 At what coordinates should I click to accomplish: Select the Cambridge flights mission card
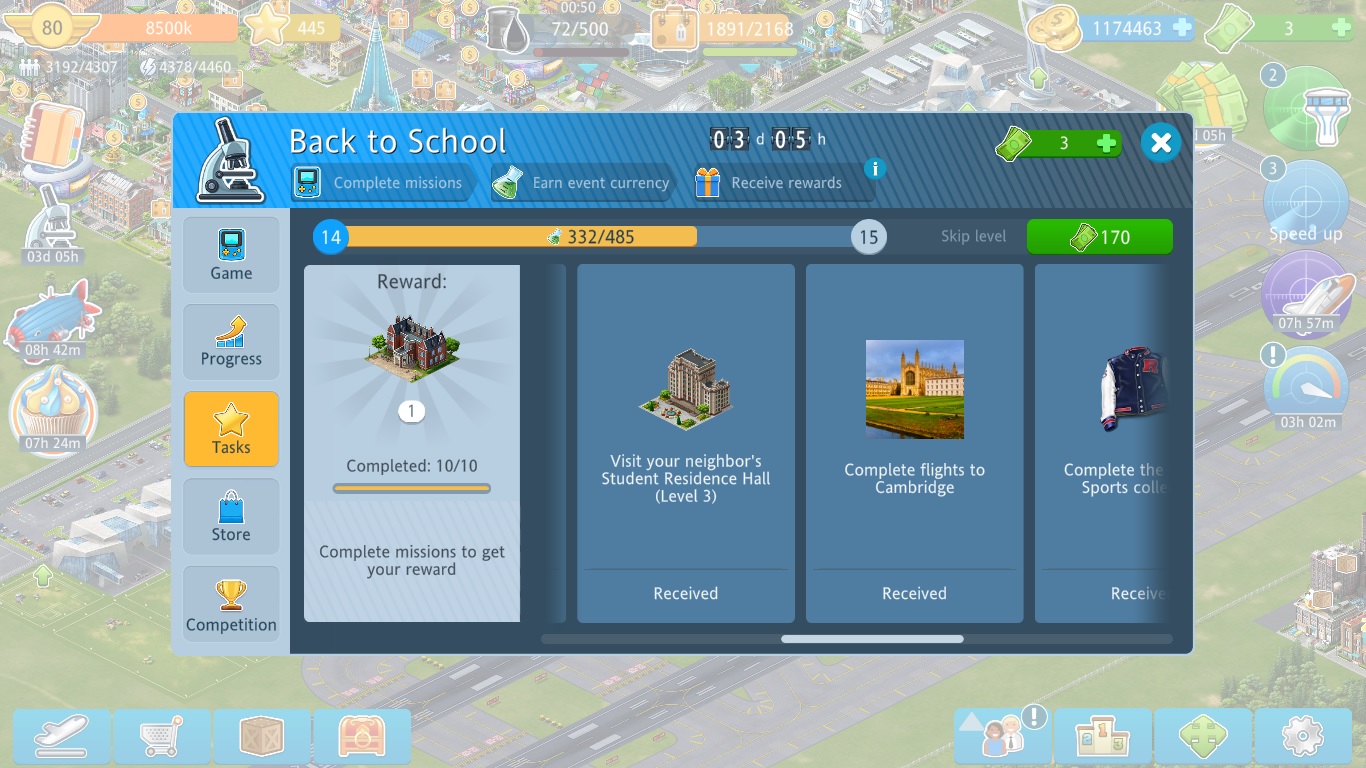[914, 442]
